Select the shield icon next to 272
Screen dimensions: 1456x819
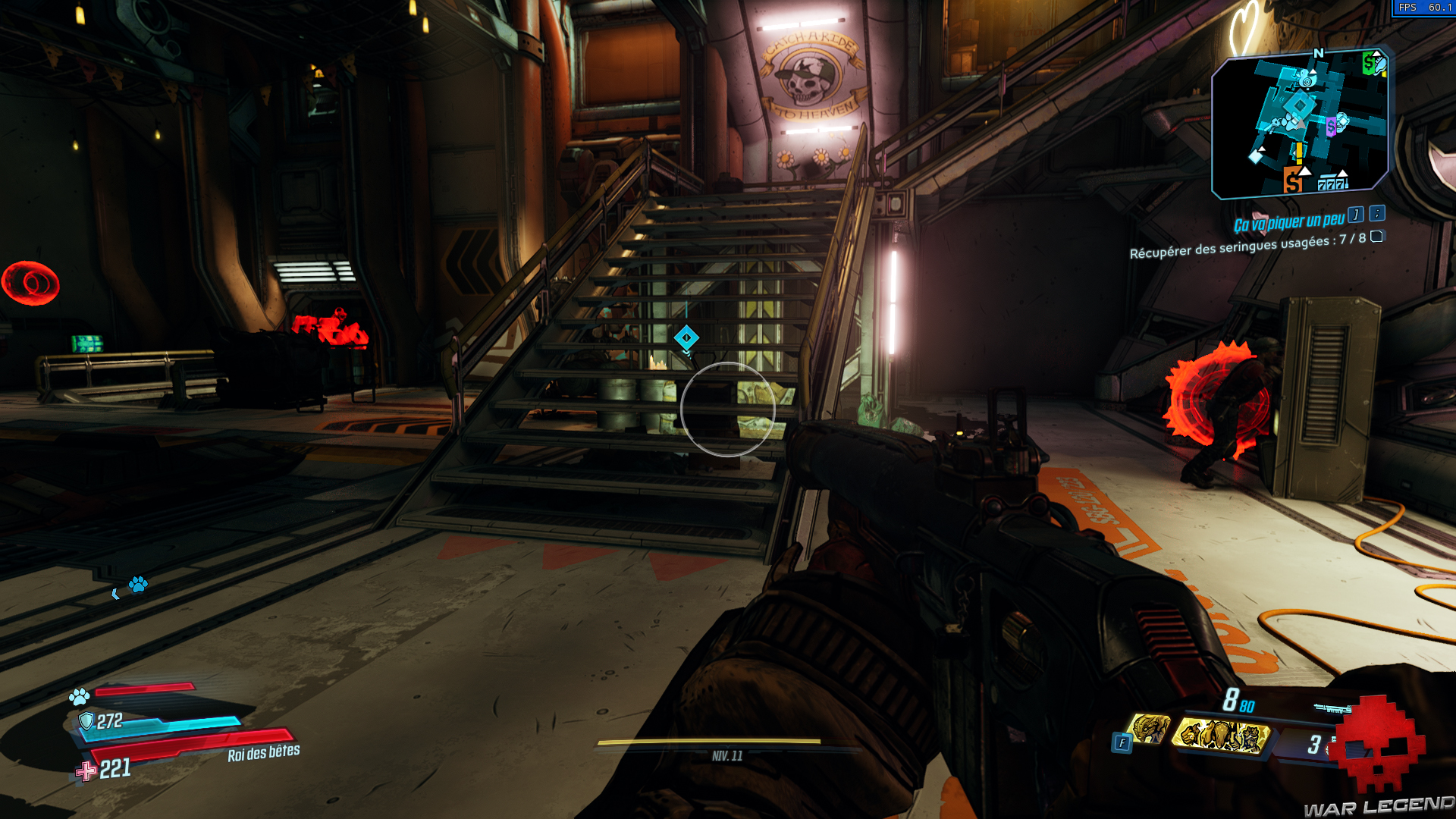point(86,721)
